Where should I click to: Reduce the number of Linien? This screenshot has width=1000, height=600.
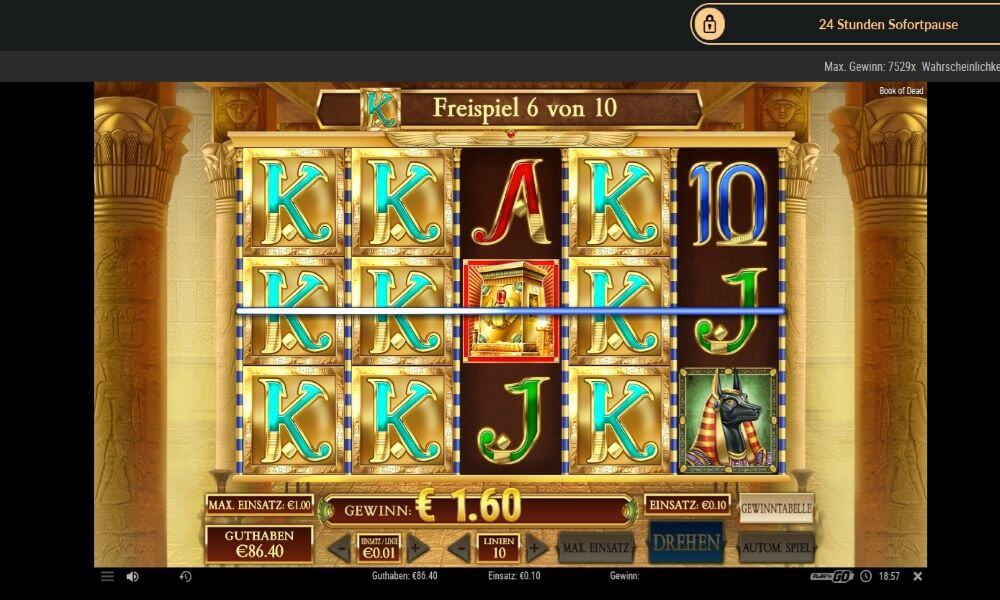point(459,548)
